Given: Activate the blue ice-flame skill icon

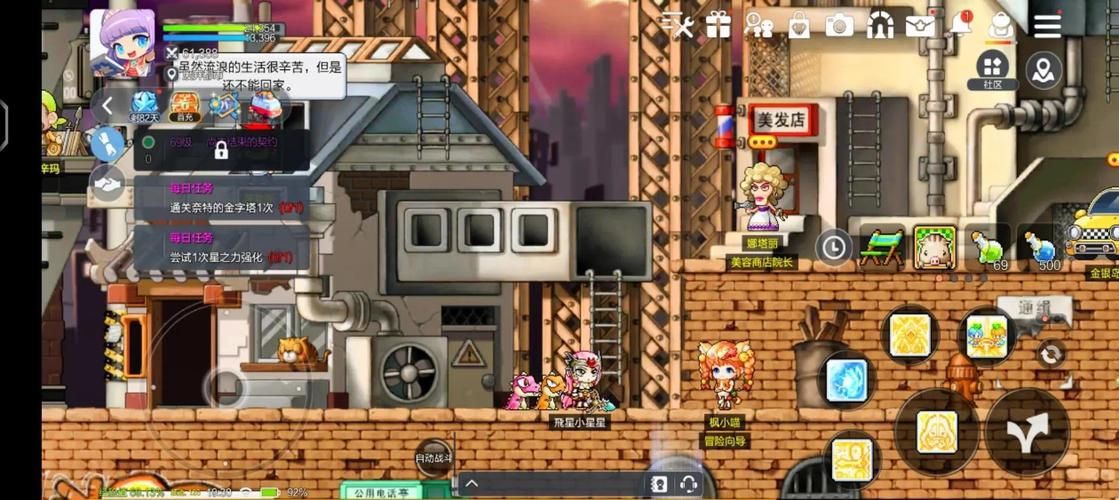Looking at the screenshot, I should pos(847,380).
